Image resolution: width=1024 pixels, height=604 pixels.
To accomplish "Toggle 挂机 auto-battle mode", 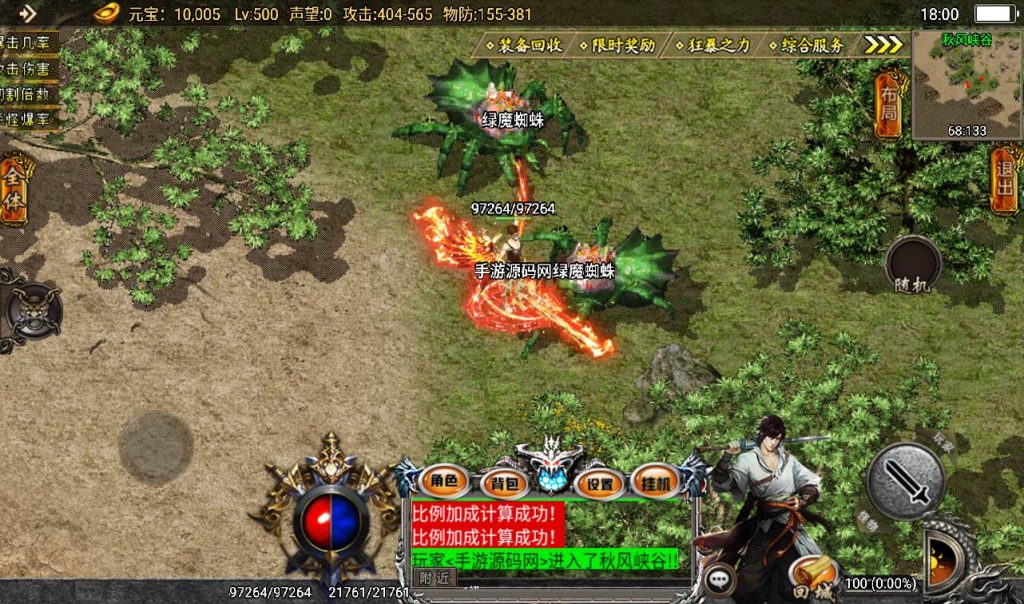I will pyautogui.click(x=656, y=482).
